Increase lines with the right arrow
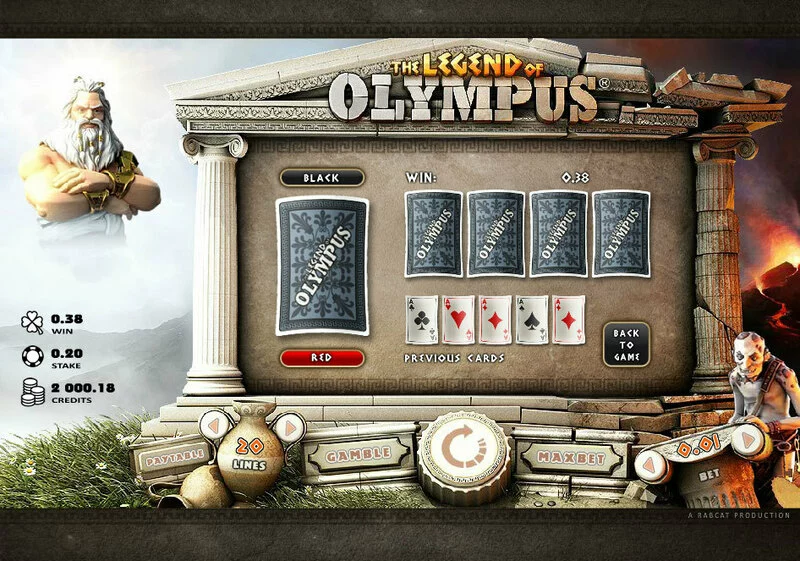800x561 pixels. pos(288,428)
